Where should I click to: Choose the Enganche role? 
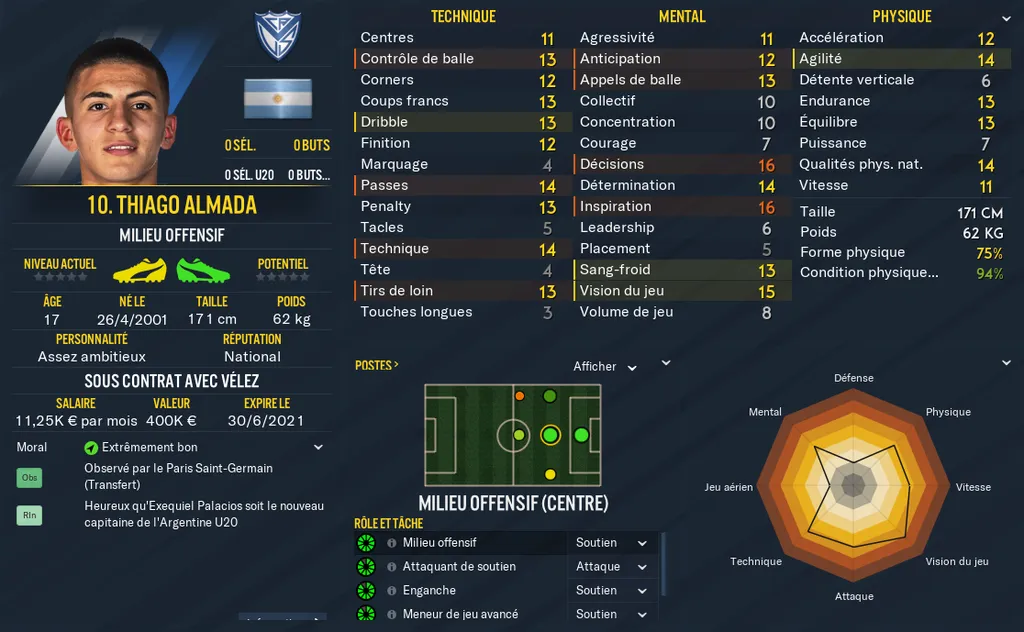[x=429, y=591]
